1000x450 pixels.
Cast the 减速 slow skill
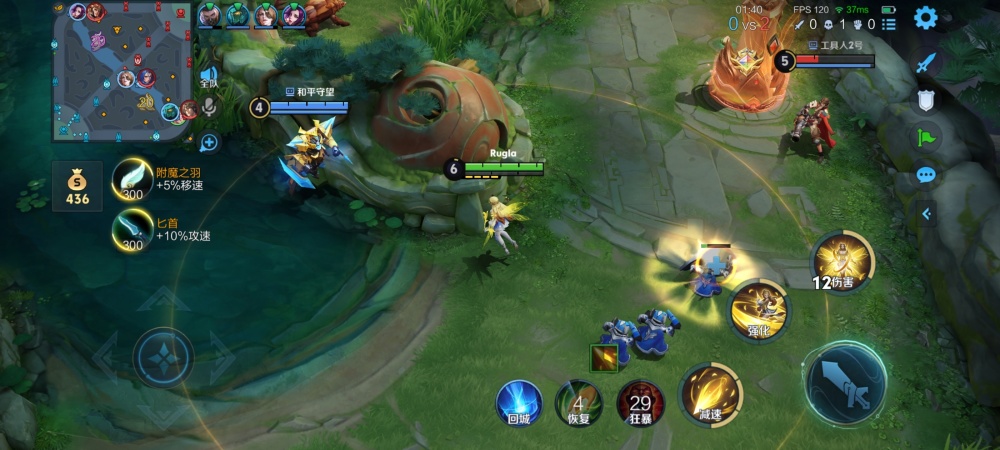[711, 394]
